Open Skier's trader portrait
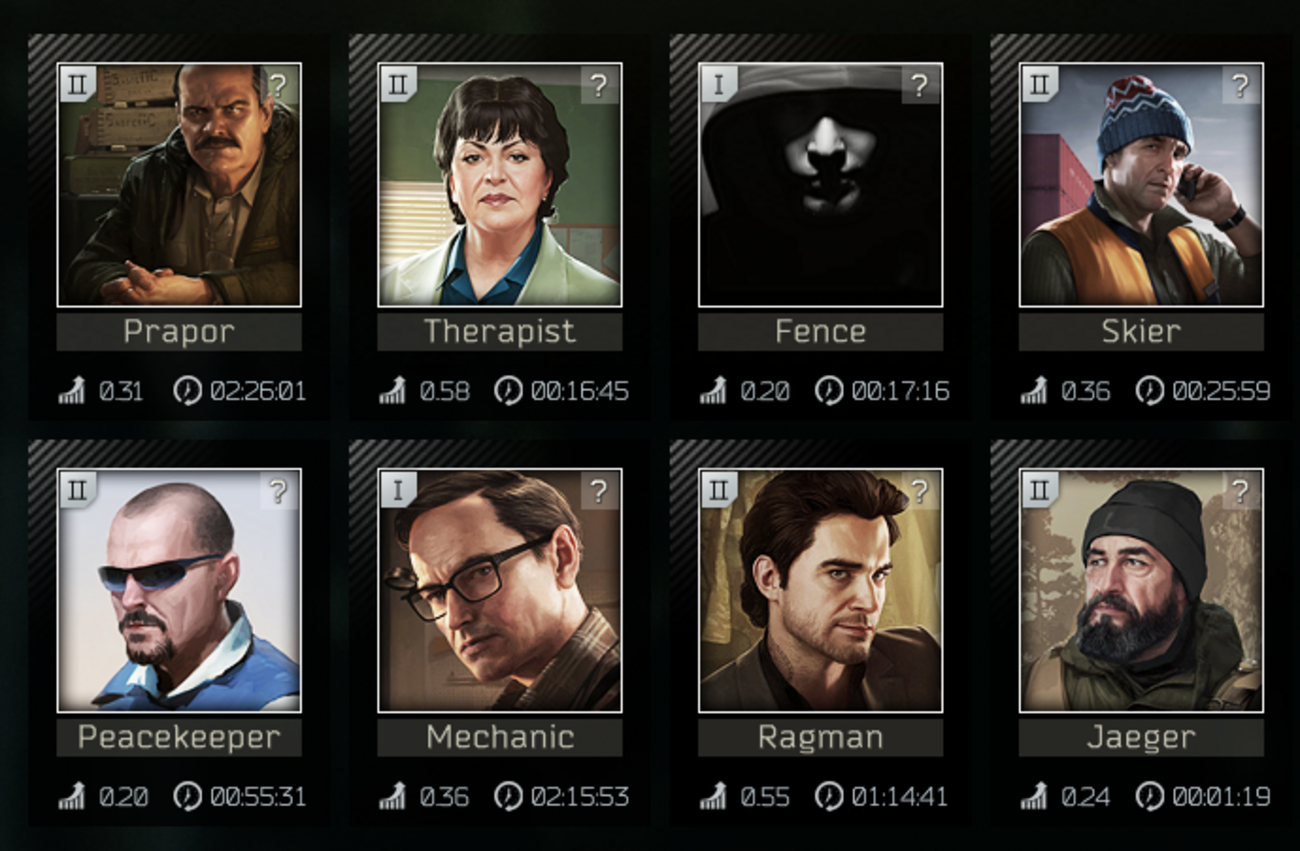Image resolution: width=1300 pixels, height=851 pixels. (x=1141, y=185)
